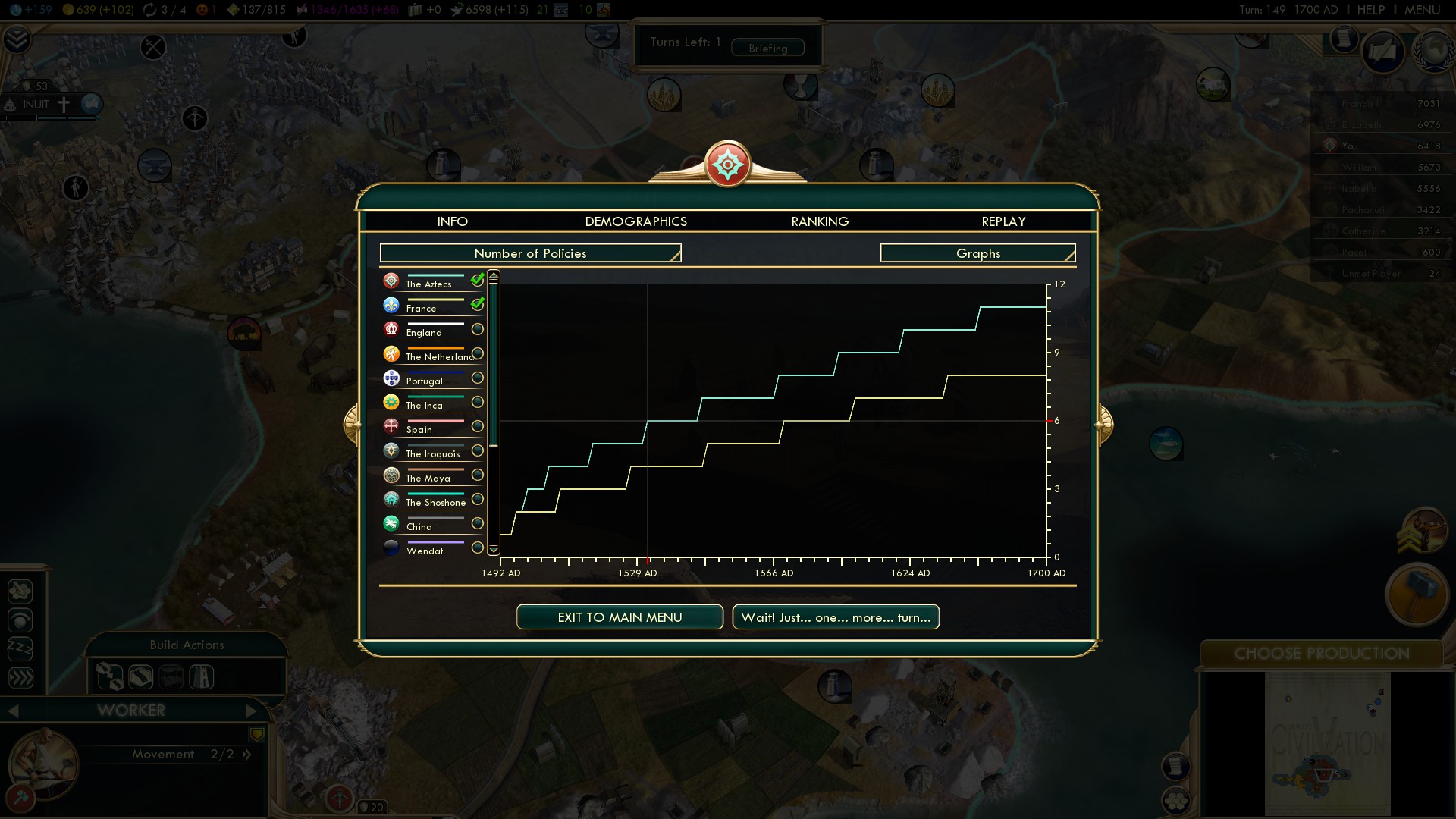Open the Number of Policies dropdown
This screenshot has height=819, width=1456.
point(530,253)
